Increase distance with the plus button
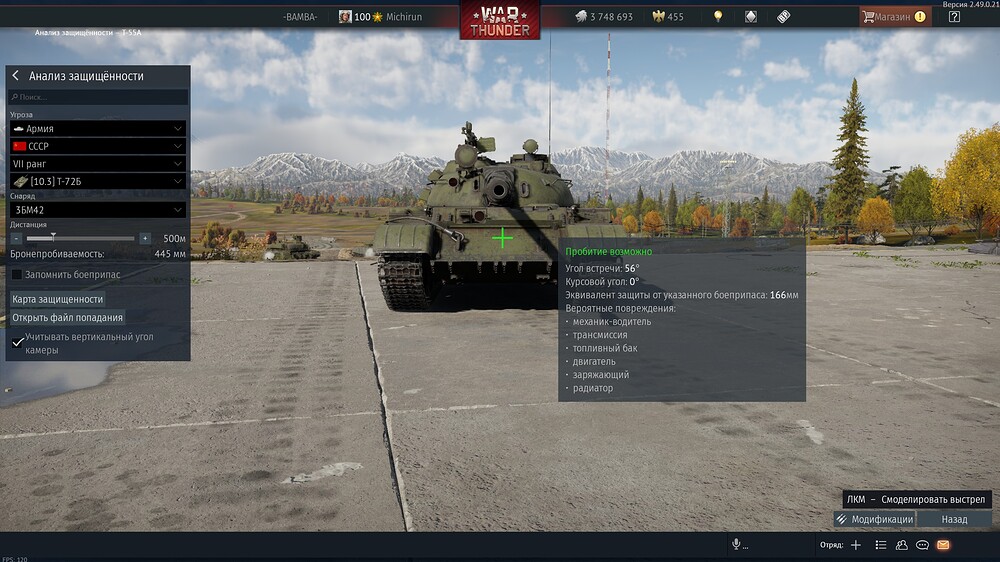Viewport: 1000px width, 562px height. [145, 239]
